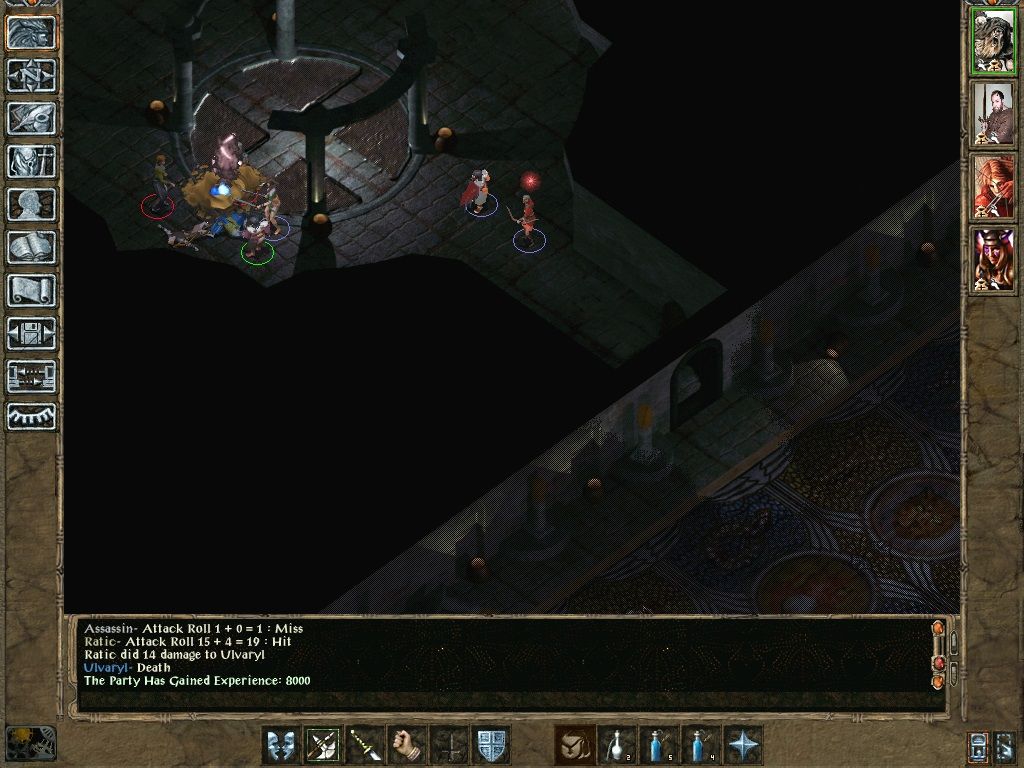Open the blue star special abilities
The image size is (1024, 768).
[x=744, y=746]
